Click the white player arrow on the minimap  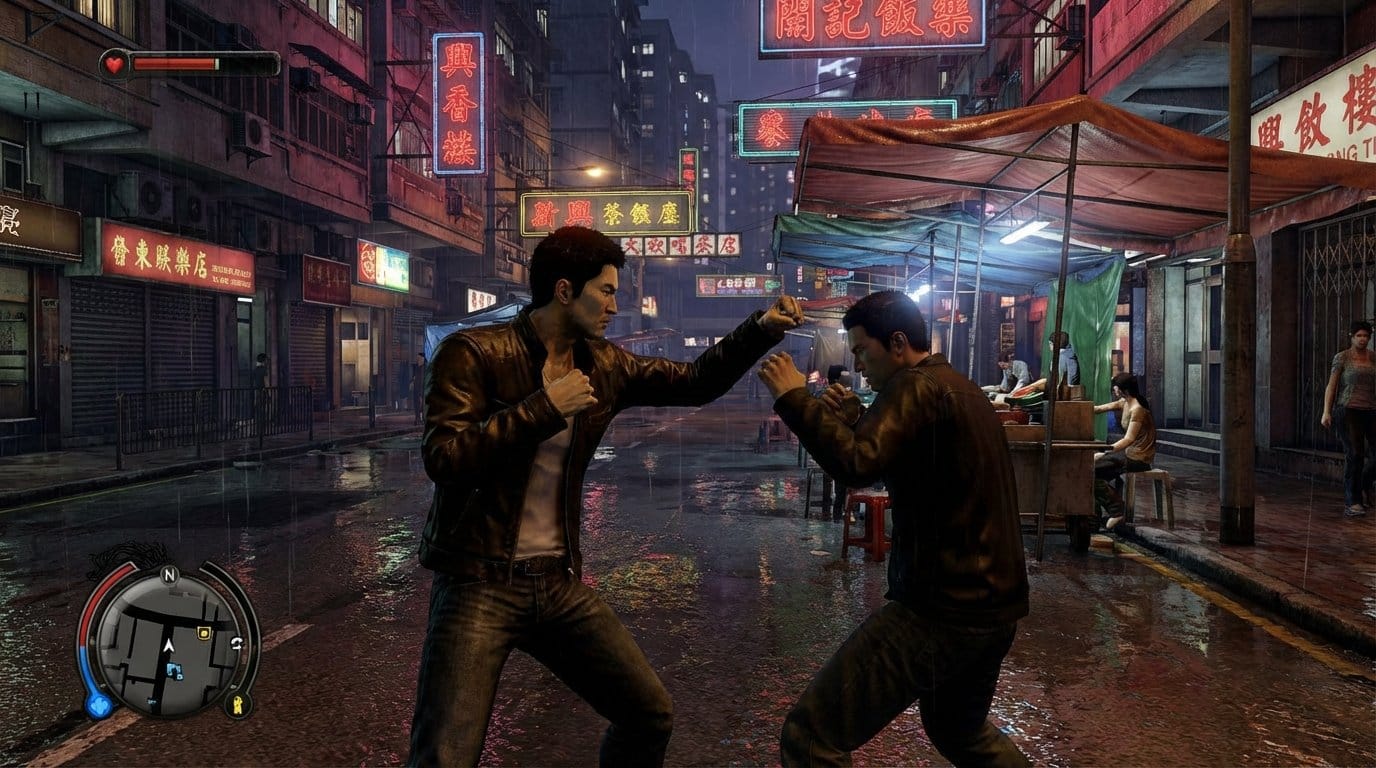click(x=169, y=647)
